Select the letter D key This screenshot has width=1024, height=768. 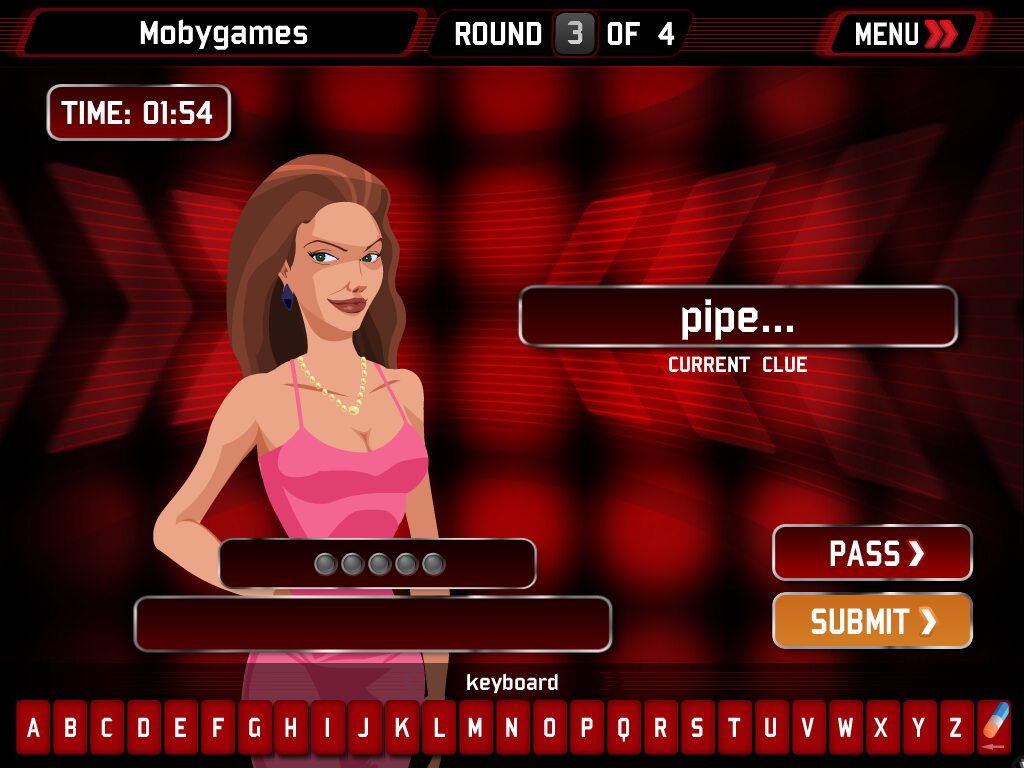coord(143,728)
